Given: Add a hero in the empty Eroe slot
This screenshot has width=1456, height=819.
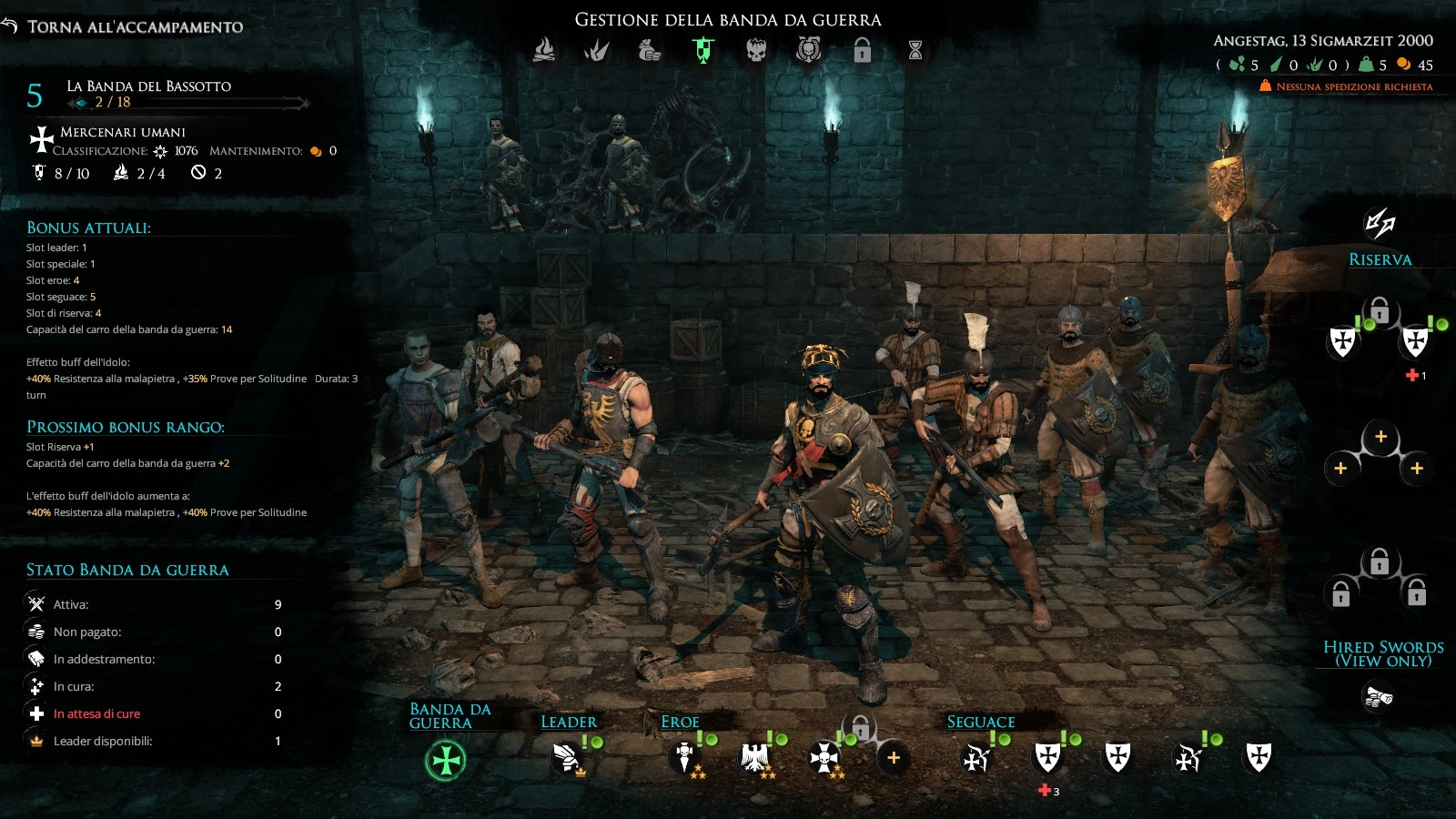Looking at the screenshot, I should 894,758.
